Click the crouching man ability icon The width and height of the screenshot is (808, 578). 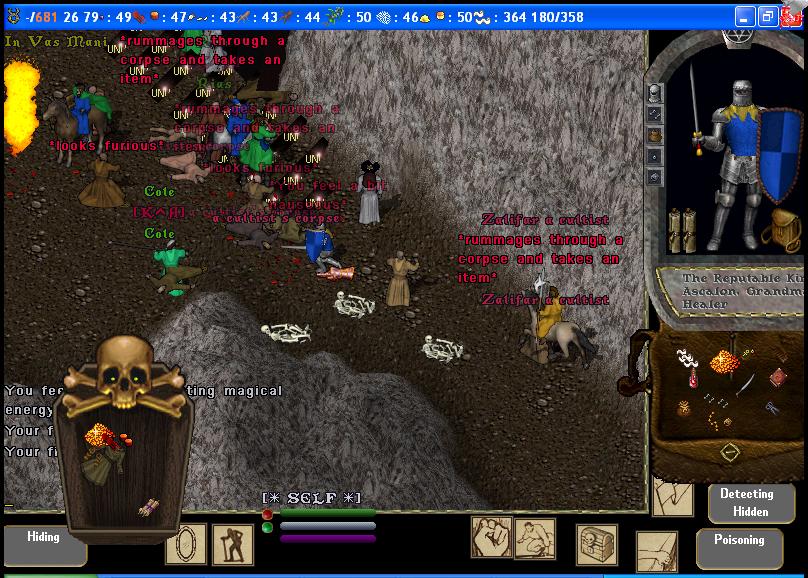(x=535, y=539)
